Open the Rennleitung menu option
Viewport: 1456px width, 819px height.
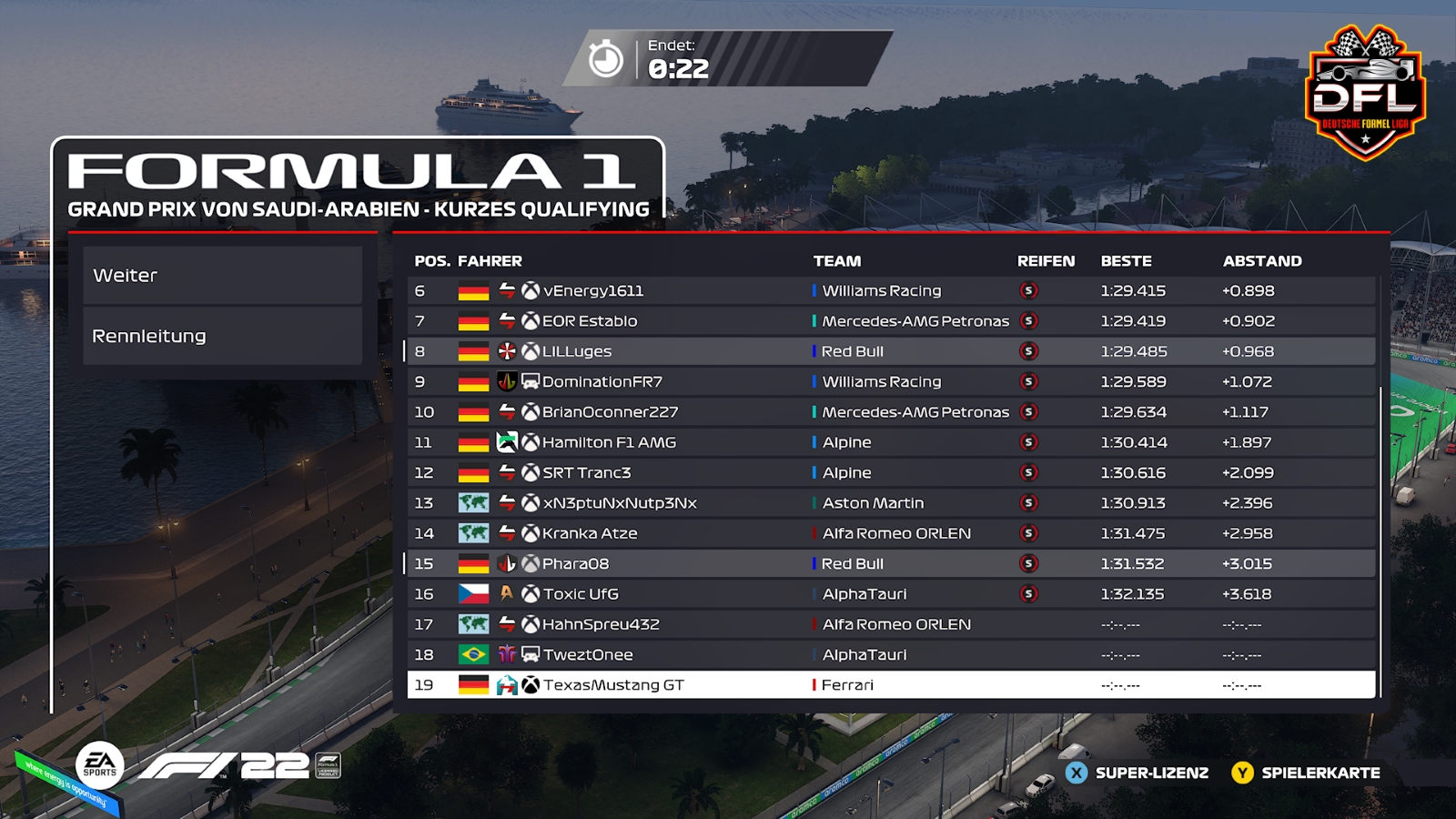(222, 336)
